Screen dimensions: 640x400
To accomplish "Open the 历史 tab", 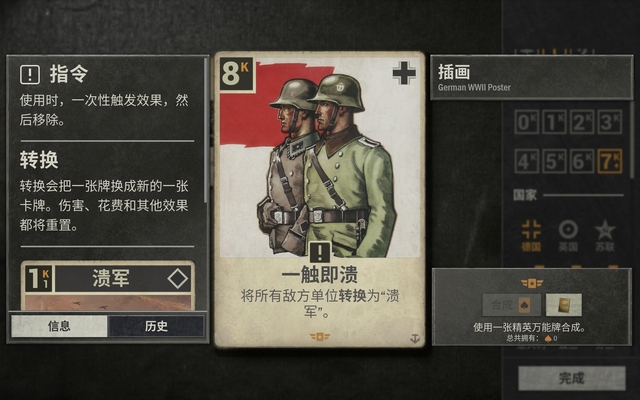I will click(x=156, y=326).
